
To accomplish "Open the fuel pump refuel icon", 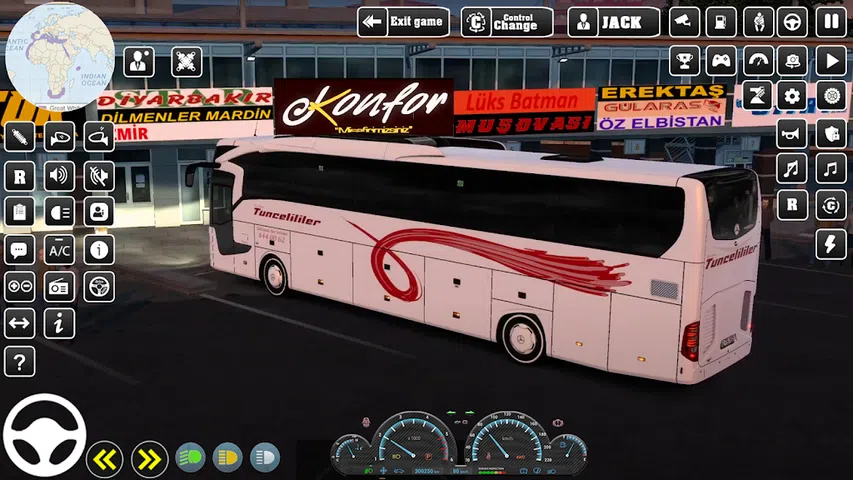I will click(x=721, y=22).
